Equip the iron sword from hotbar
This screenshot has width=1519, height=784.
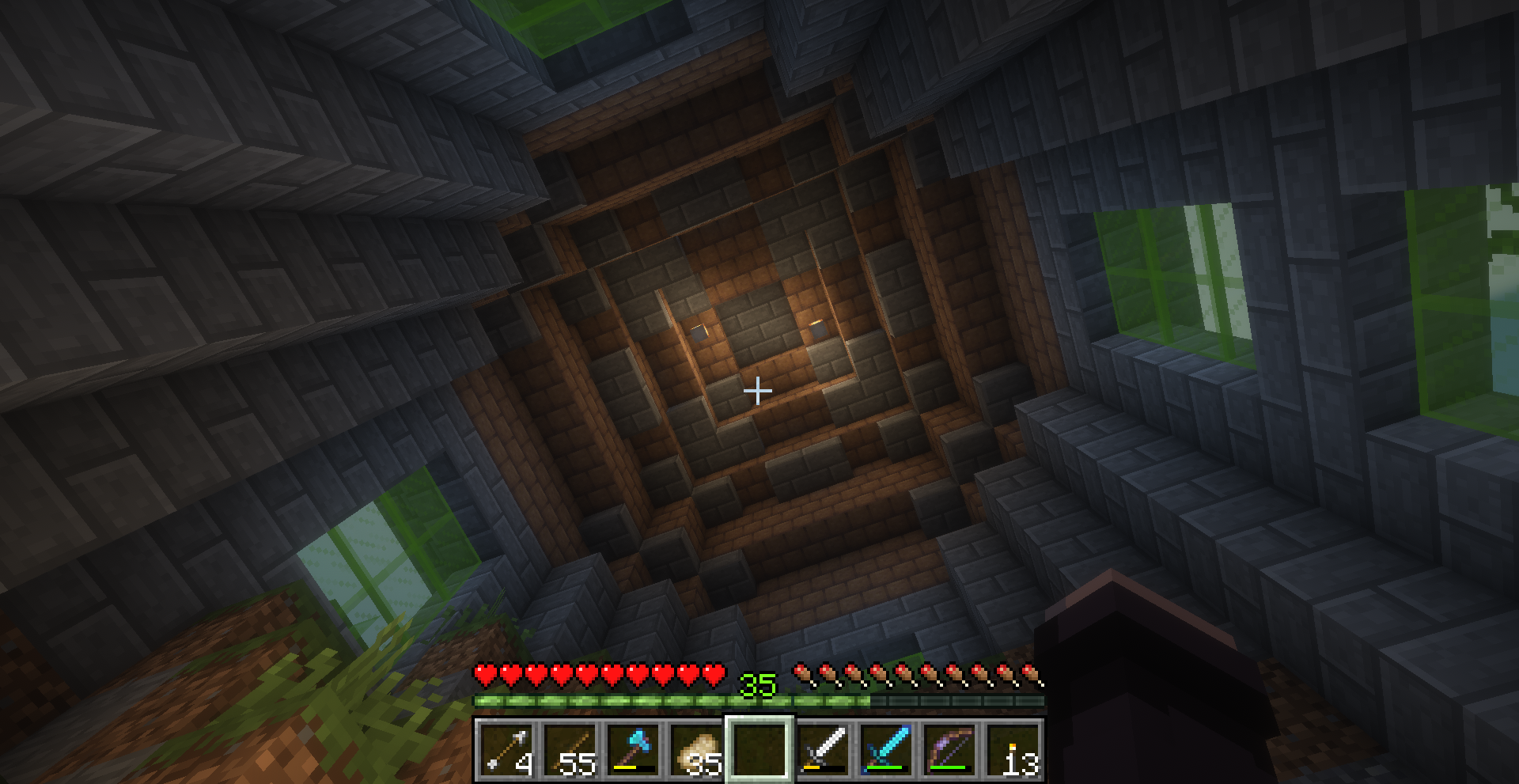823,749
